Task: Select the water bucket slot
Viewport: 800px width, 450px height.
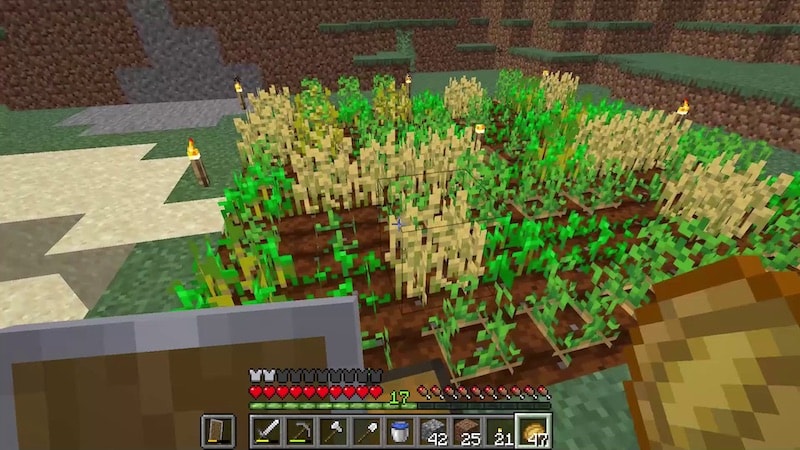Action: point(399,432)
